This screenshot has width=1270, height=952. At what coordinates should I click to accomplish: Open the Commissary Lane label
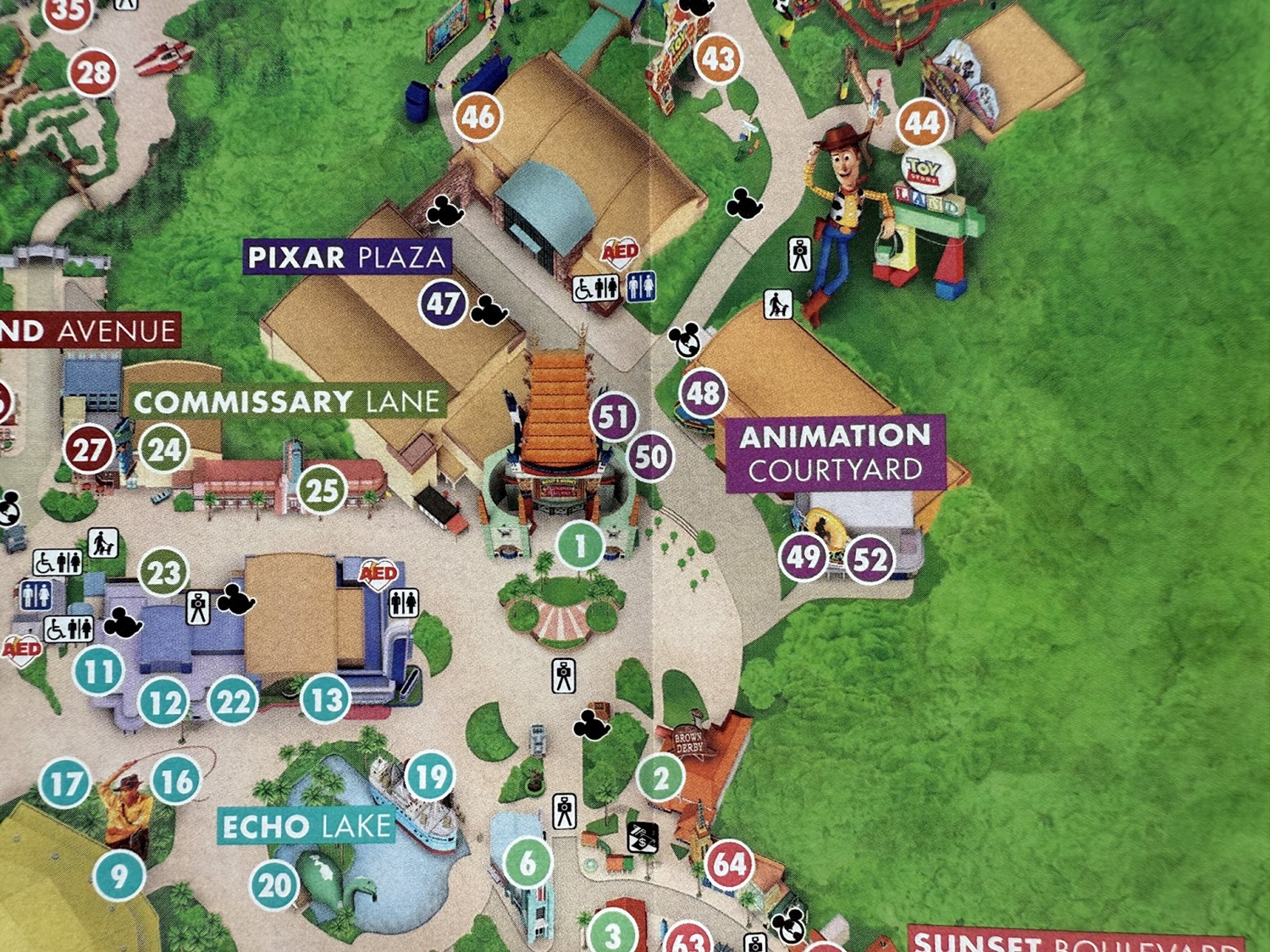288,401
